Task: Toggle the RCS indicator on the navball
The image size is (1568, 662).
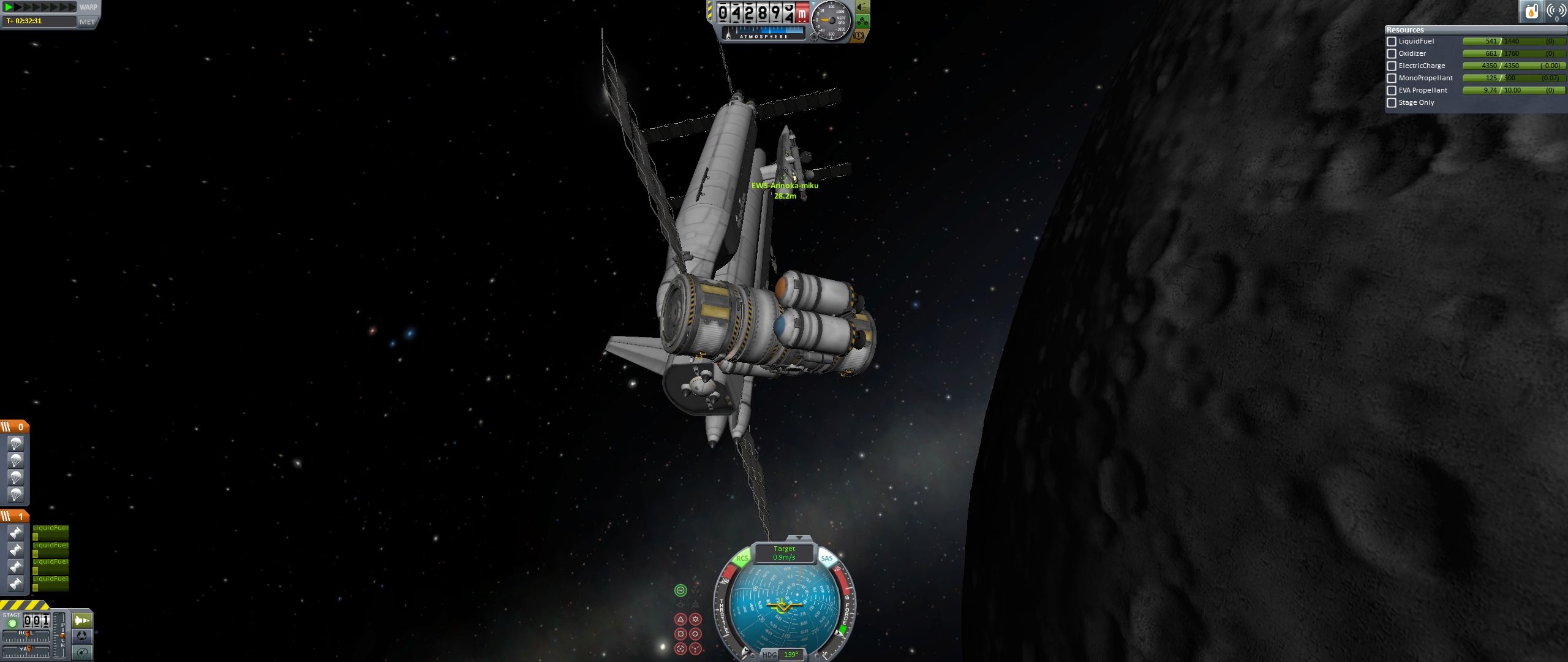Action: point(742,558)
